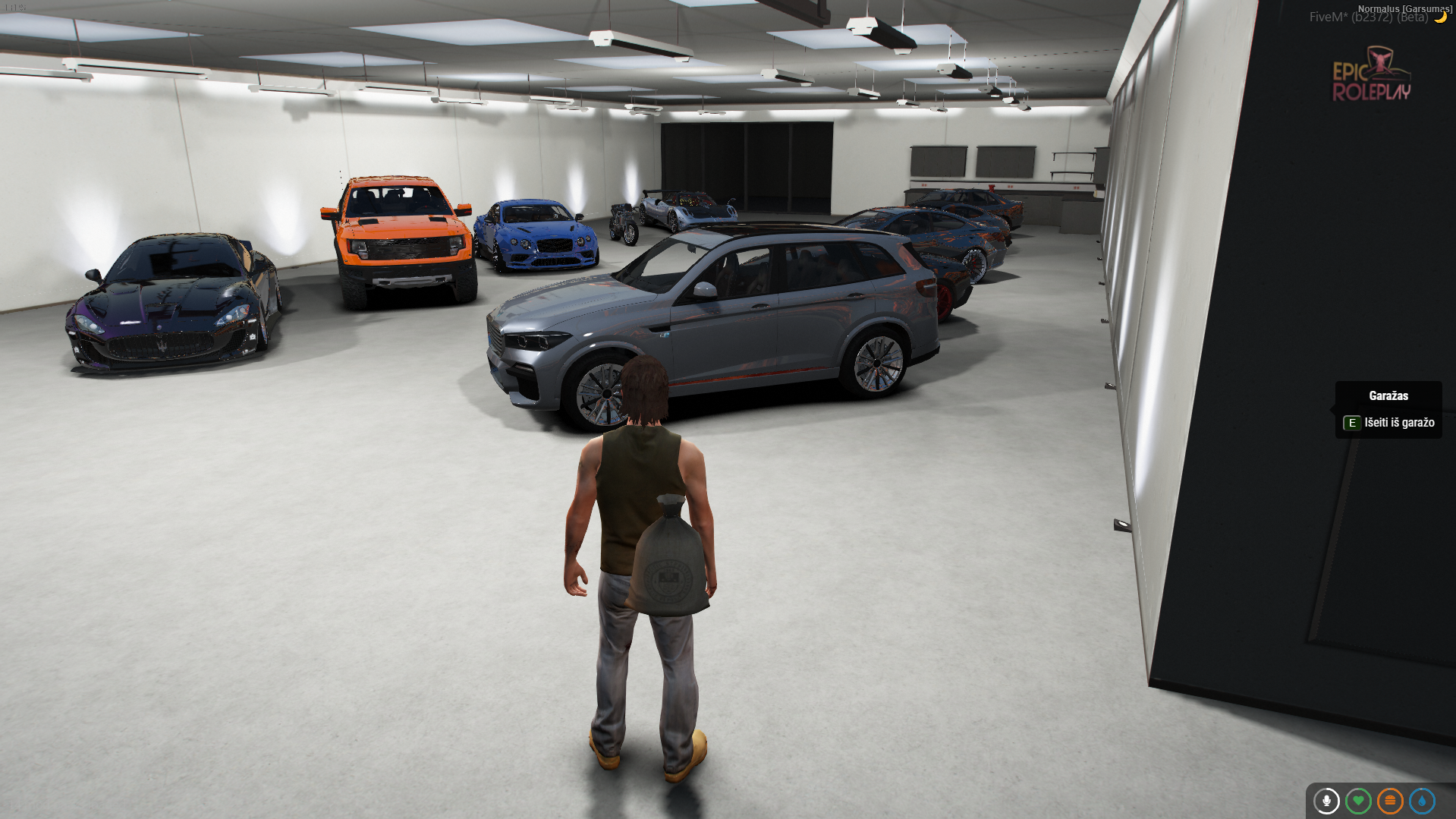Select the green heart health icon

click(1358, 801)
